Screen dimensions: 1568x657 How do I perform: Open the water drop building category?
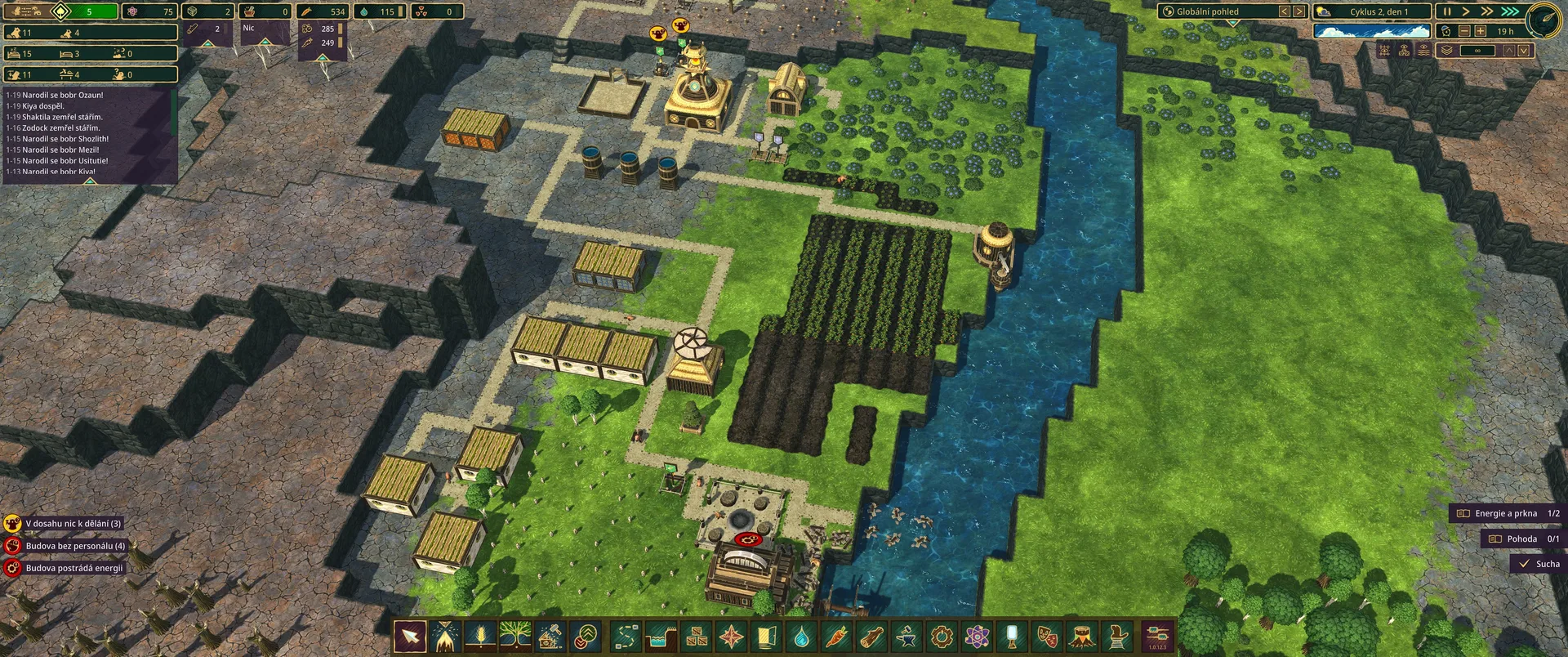point(801,636)
